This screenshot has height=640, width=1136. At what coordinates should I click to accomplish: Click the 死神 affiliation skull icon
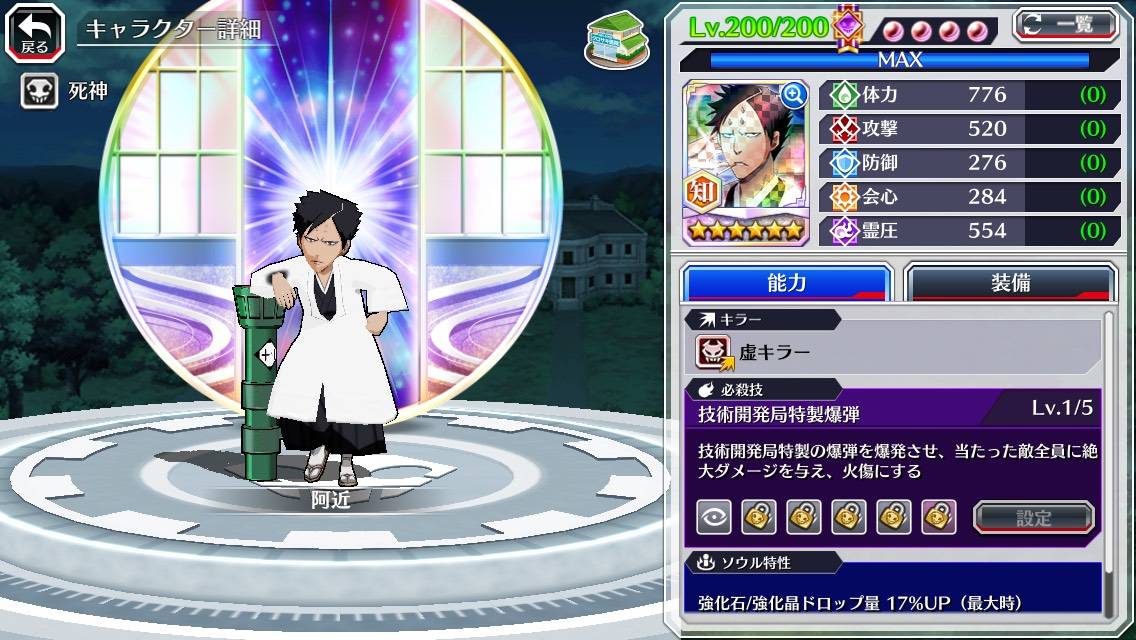(x=38, y=92)
